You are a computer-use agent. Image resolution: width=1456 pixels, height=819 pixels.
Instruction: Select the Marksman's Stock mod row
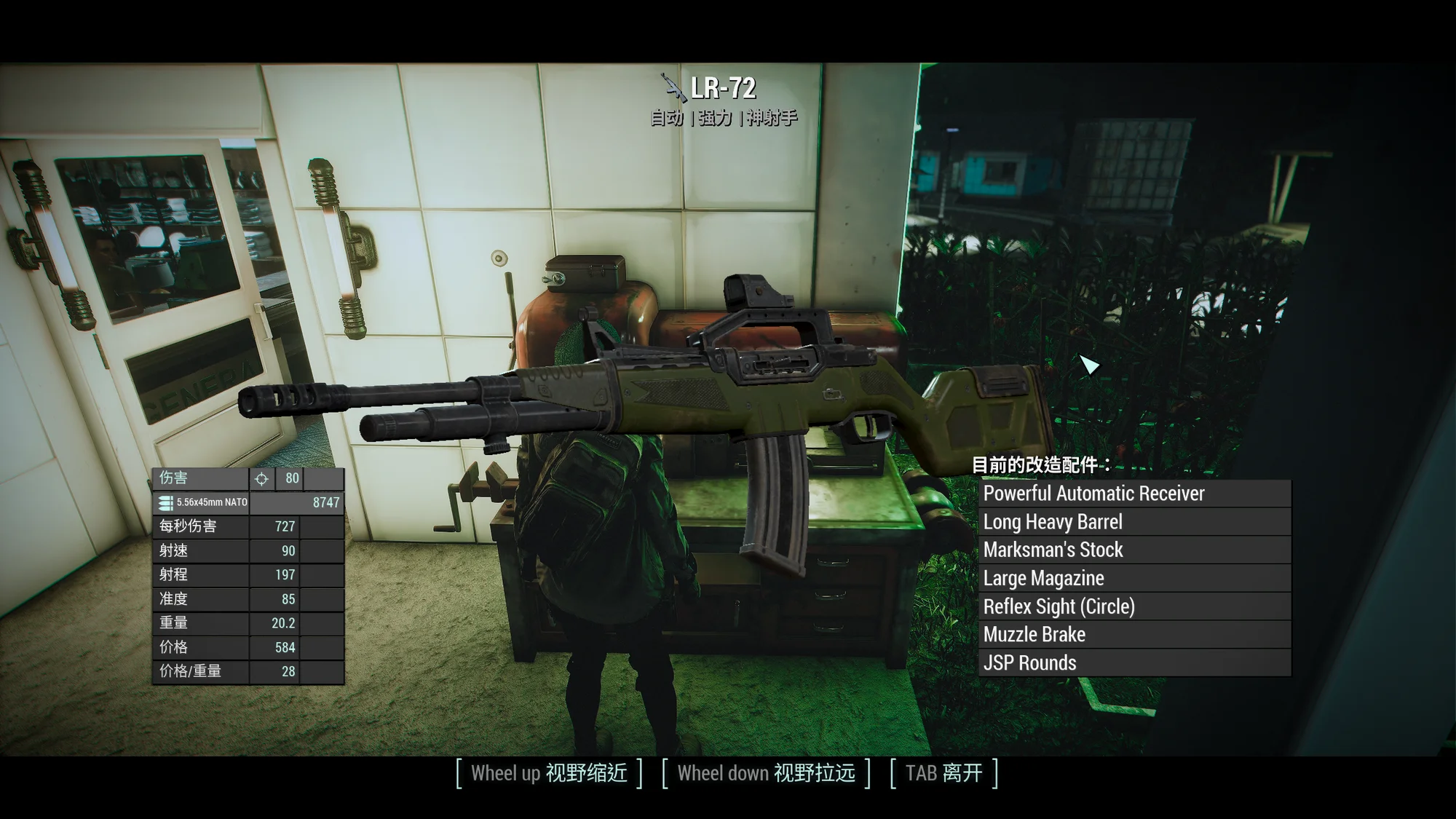(1134, 550)
